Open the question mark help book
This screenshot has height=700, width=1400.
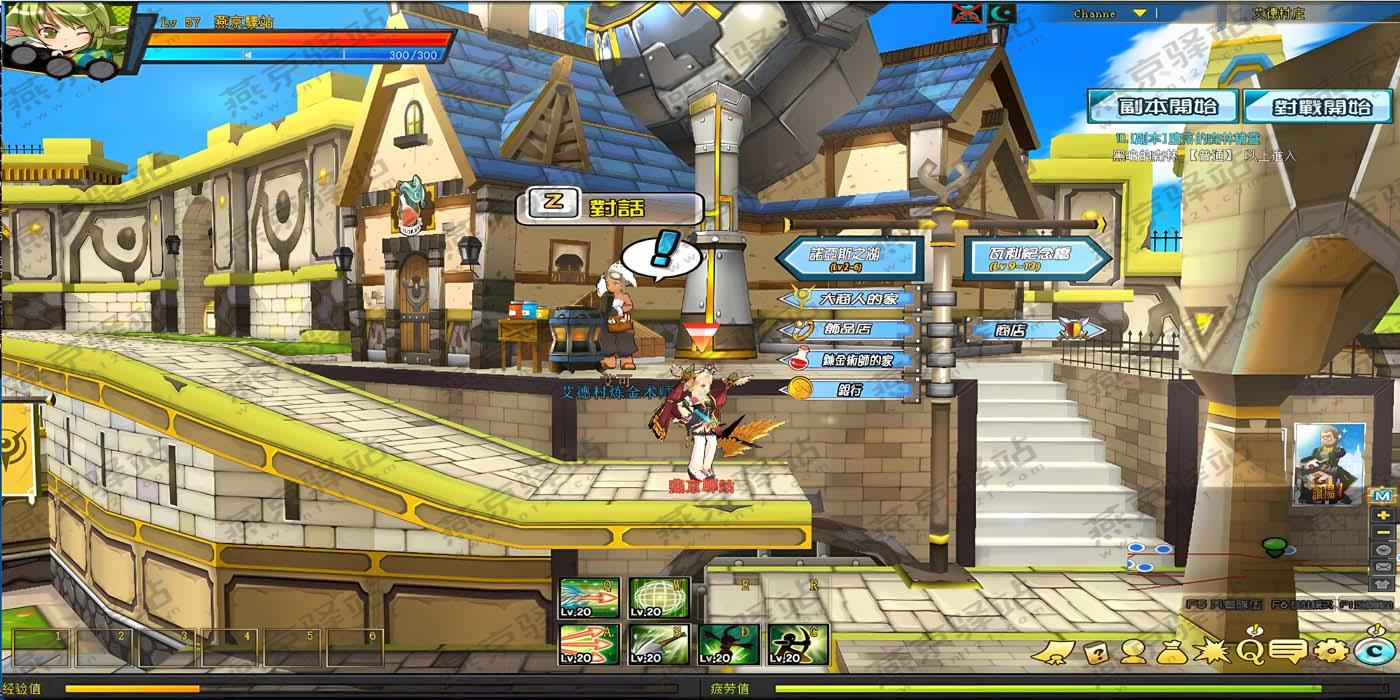(x=1096, y=652)
